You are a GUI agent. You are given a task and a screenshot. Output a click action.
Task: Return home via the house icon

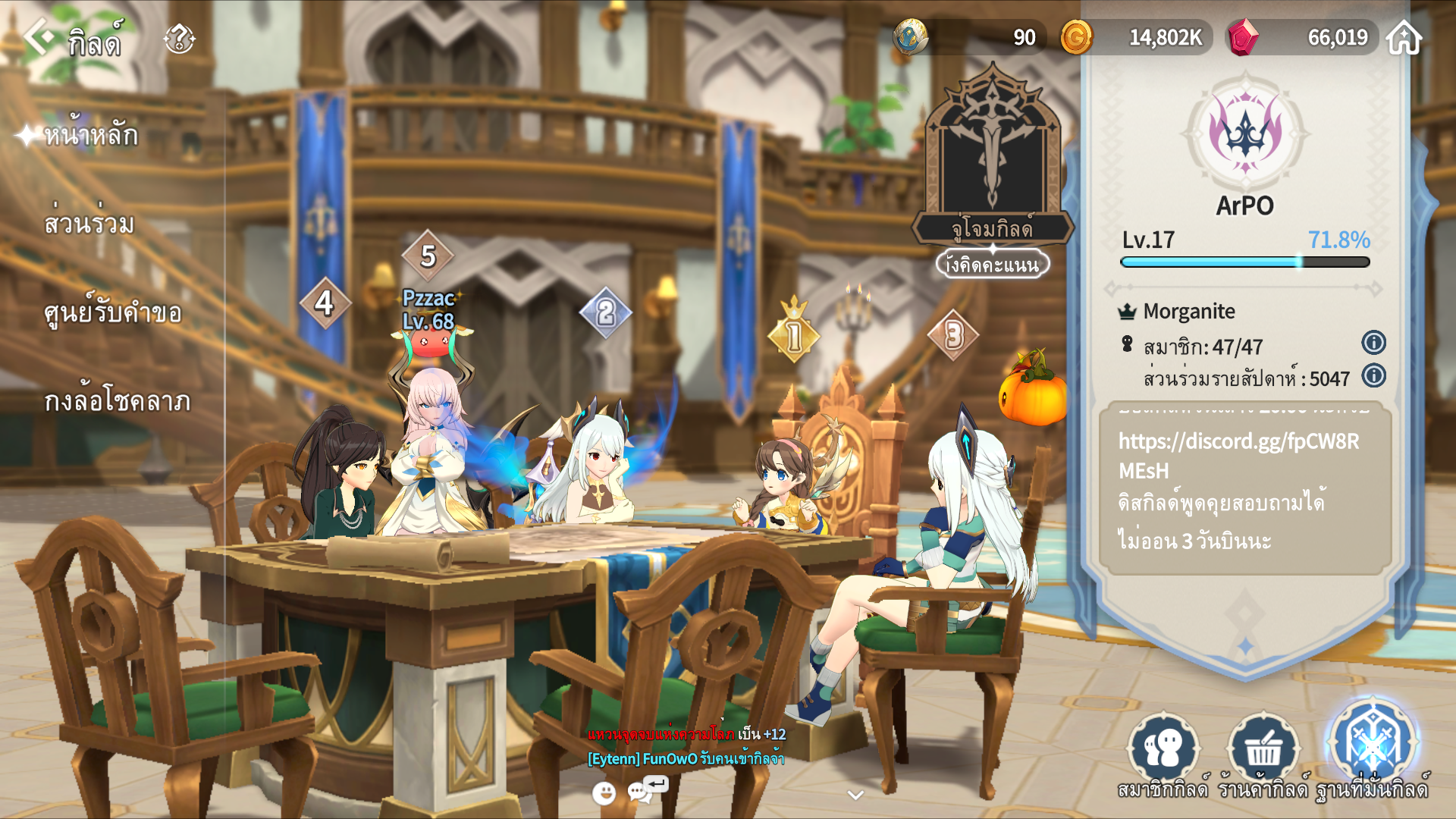click(1404, 37)
